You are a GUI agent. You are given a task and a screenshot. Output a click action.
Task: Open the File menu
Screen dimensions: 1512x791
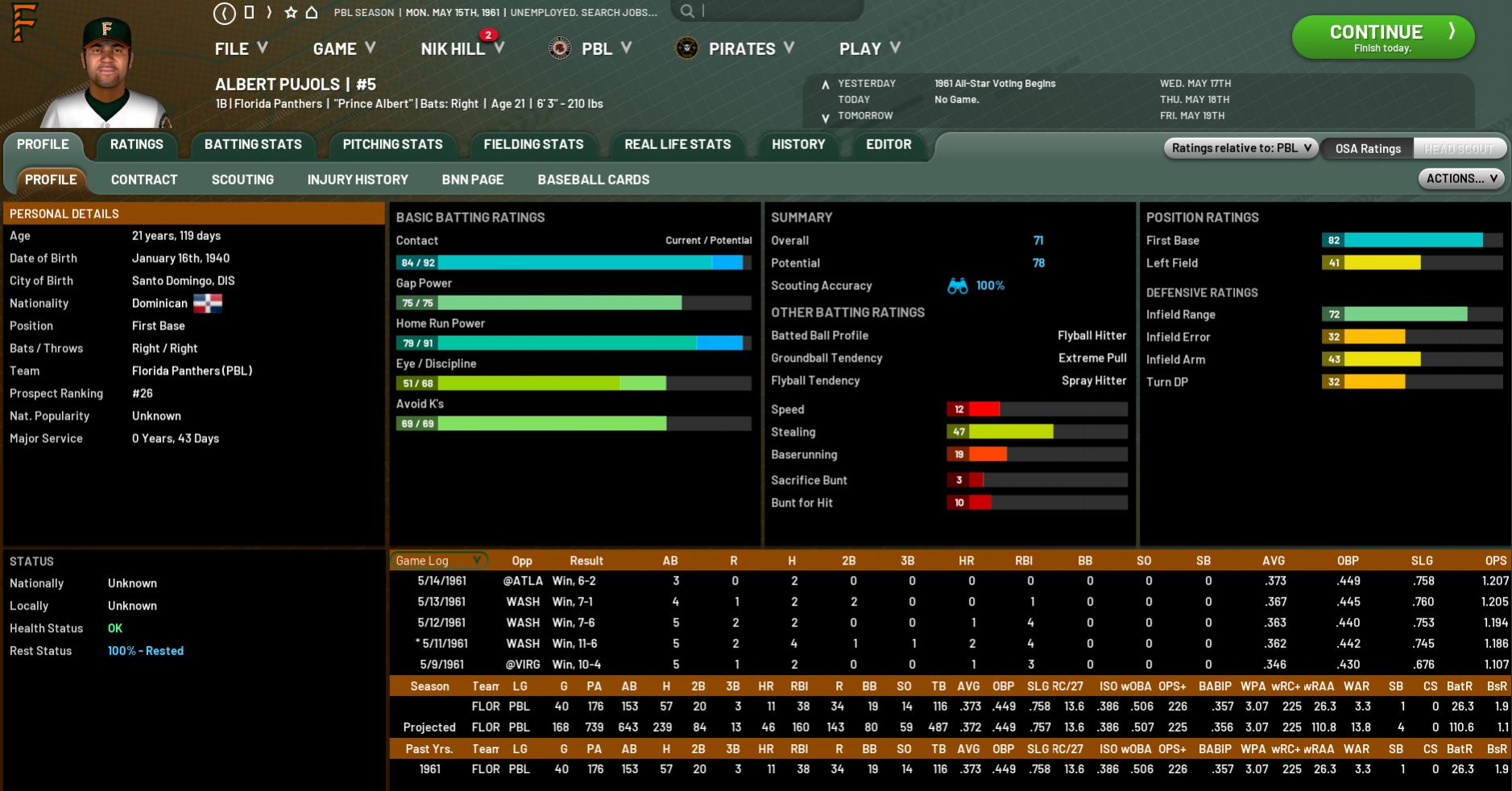pos(240,49)
